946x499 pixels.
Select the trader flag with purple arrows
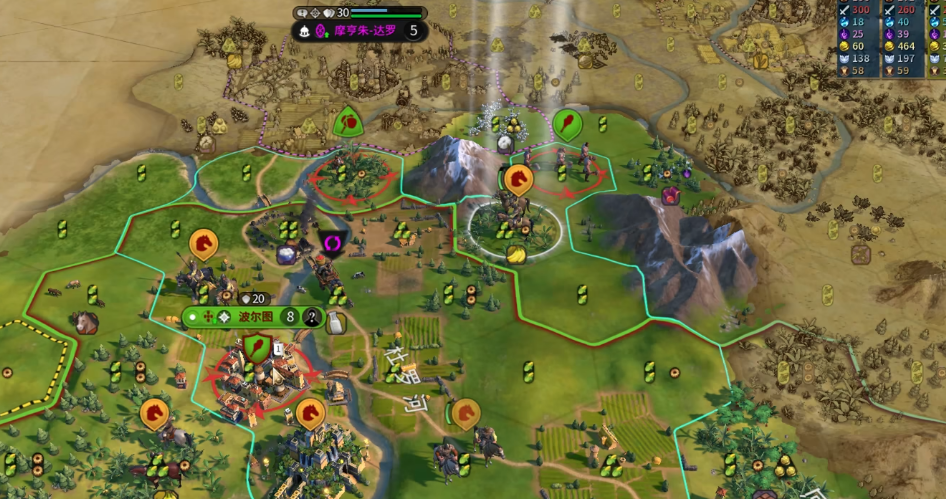(332, 242)
